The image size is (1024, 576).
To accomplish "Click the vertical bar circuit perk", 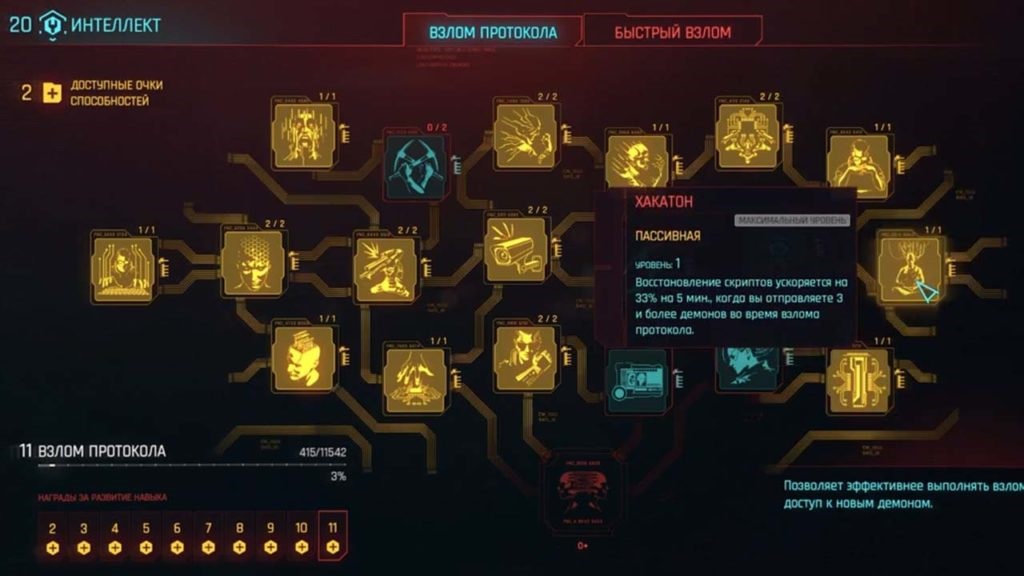I will (858, 381).
